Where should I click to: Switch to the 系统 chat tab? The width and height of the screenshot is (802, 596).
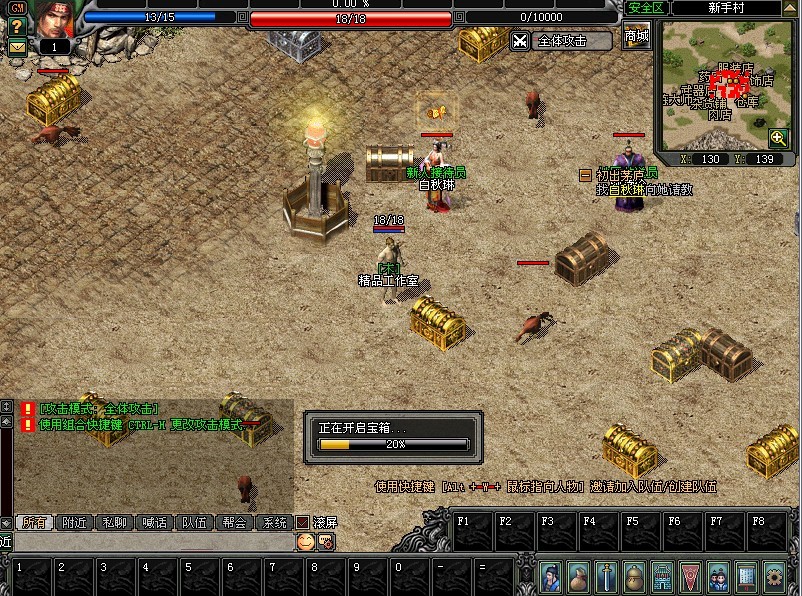coord(273,522)
